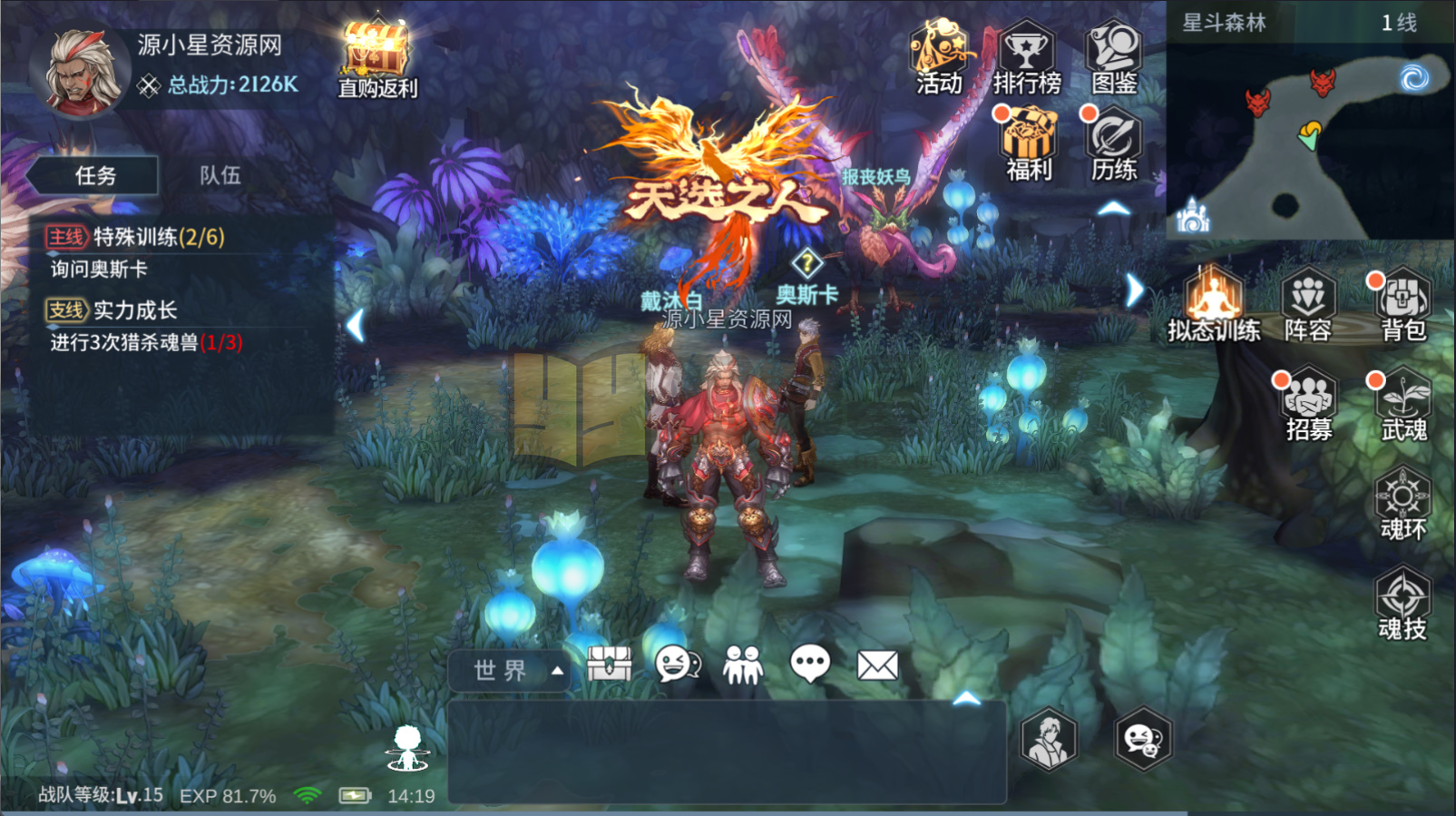1456x816 pixels.
Task: Open the 阵容 lineup screen
Action: [x=1307, y=306]
